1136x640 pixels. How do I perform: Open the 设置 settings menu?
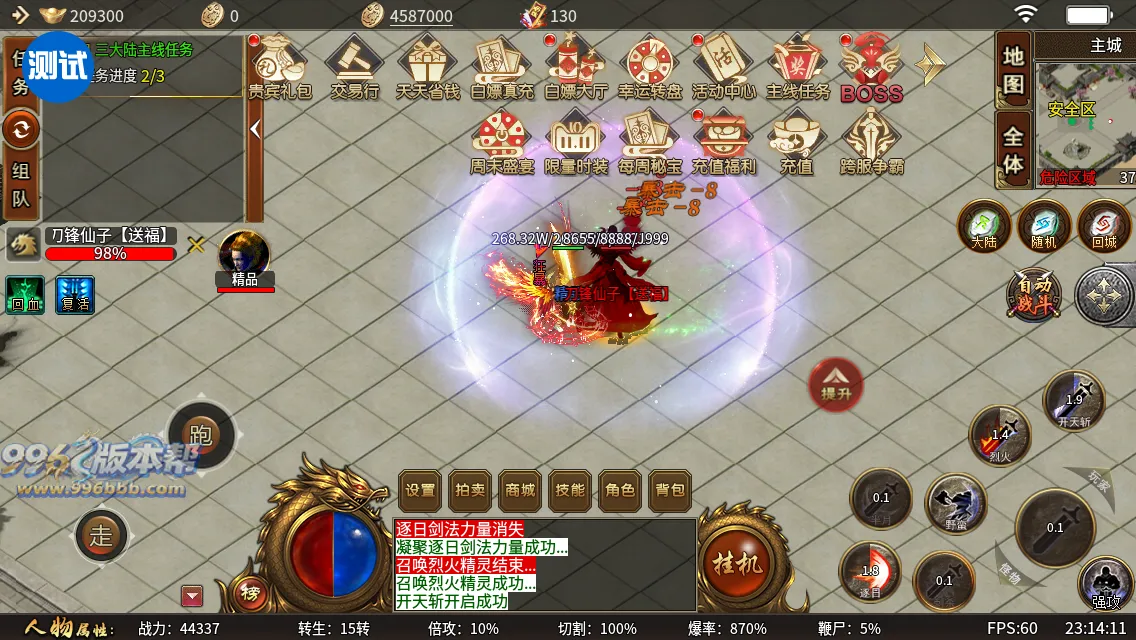420,490
